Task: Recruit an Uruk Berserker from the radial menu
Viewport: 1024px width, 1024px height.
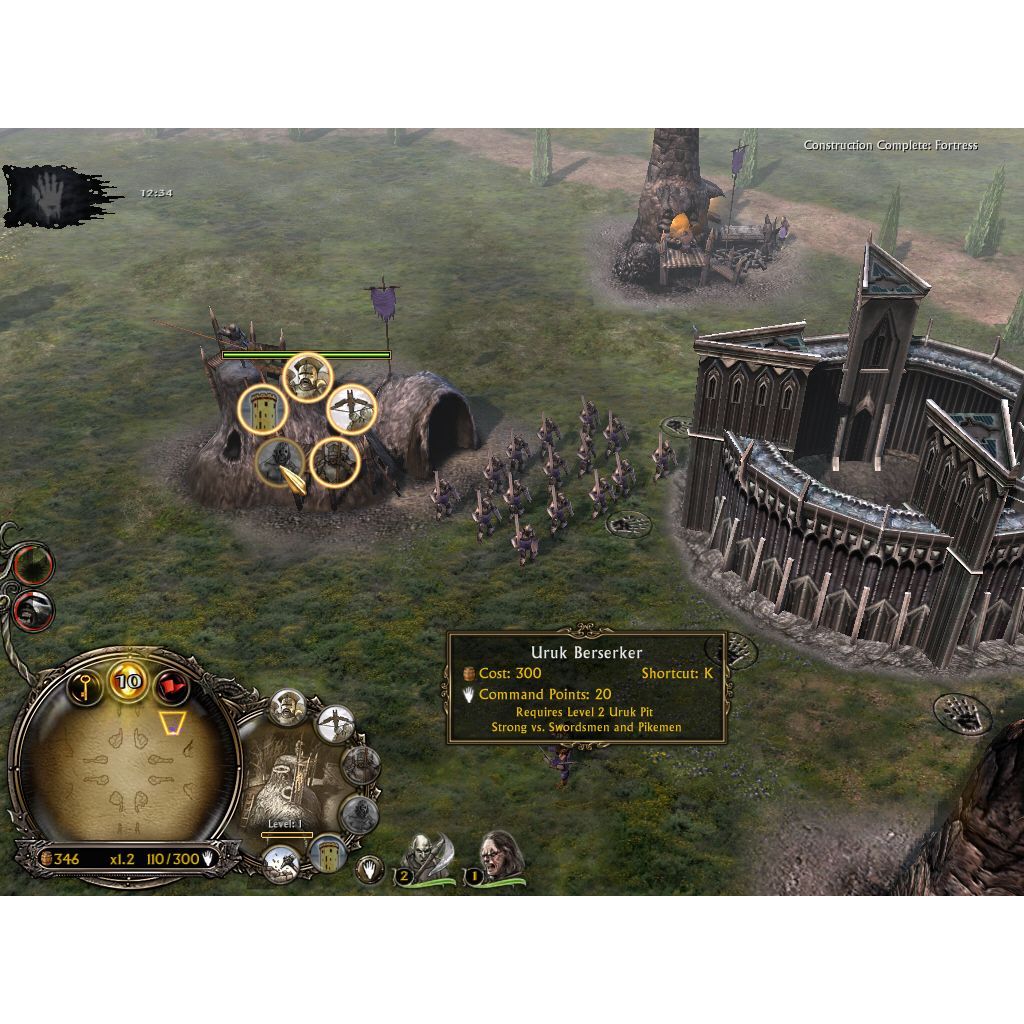Action: (x=280, y=462)
